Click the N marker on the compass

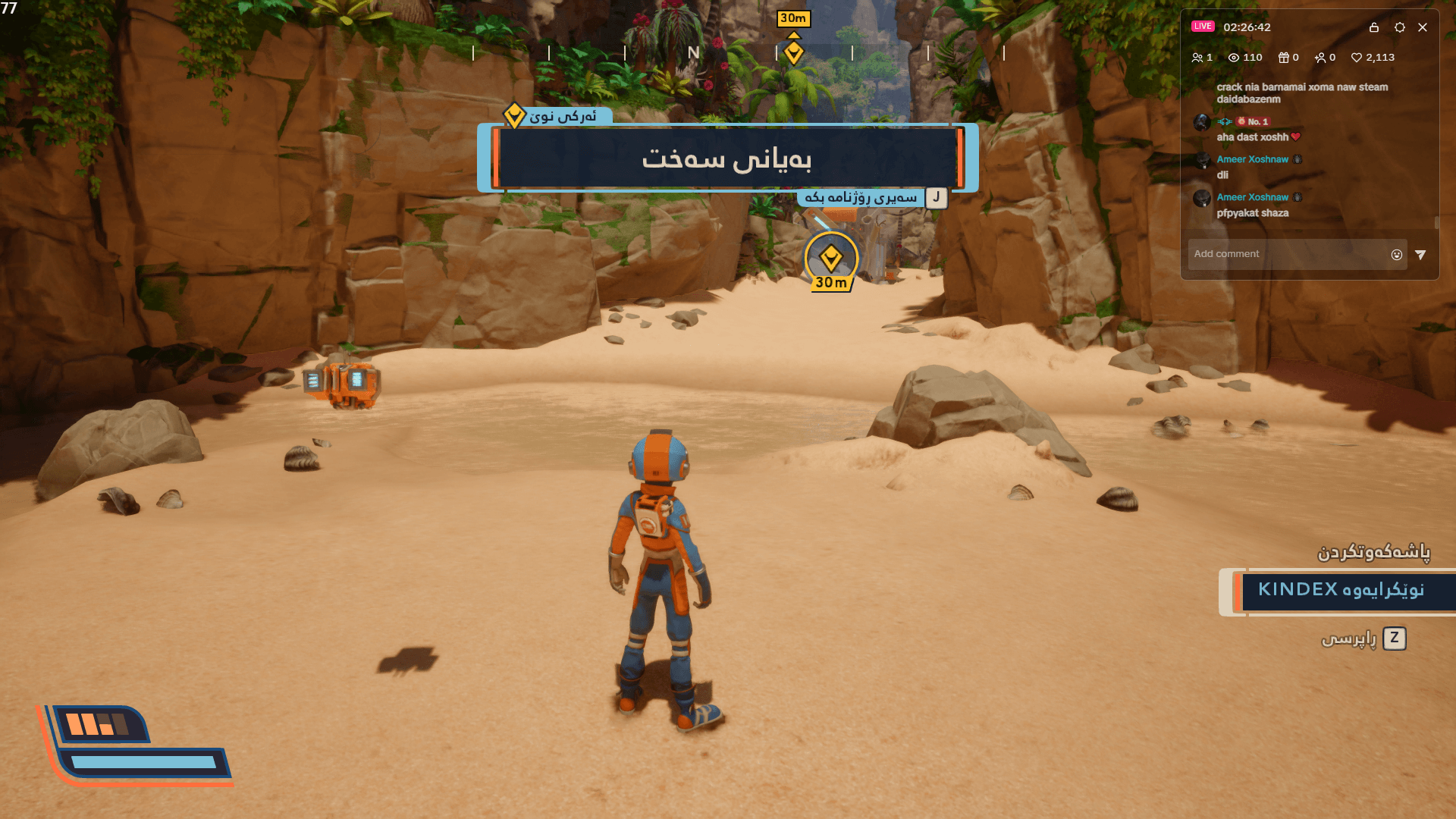pyautogui.click(x=692, y=53)
